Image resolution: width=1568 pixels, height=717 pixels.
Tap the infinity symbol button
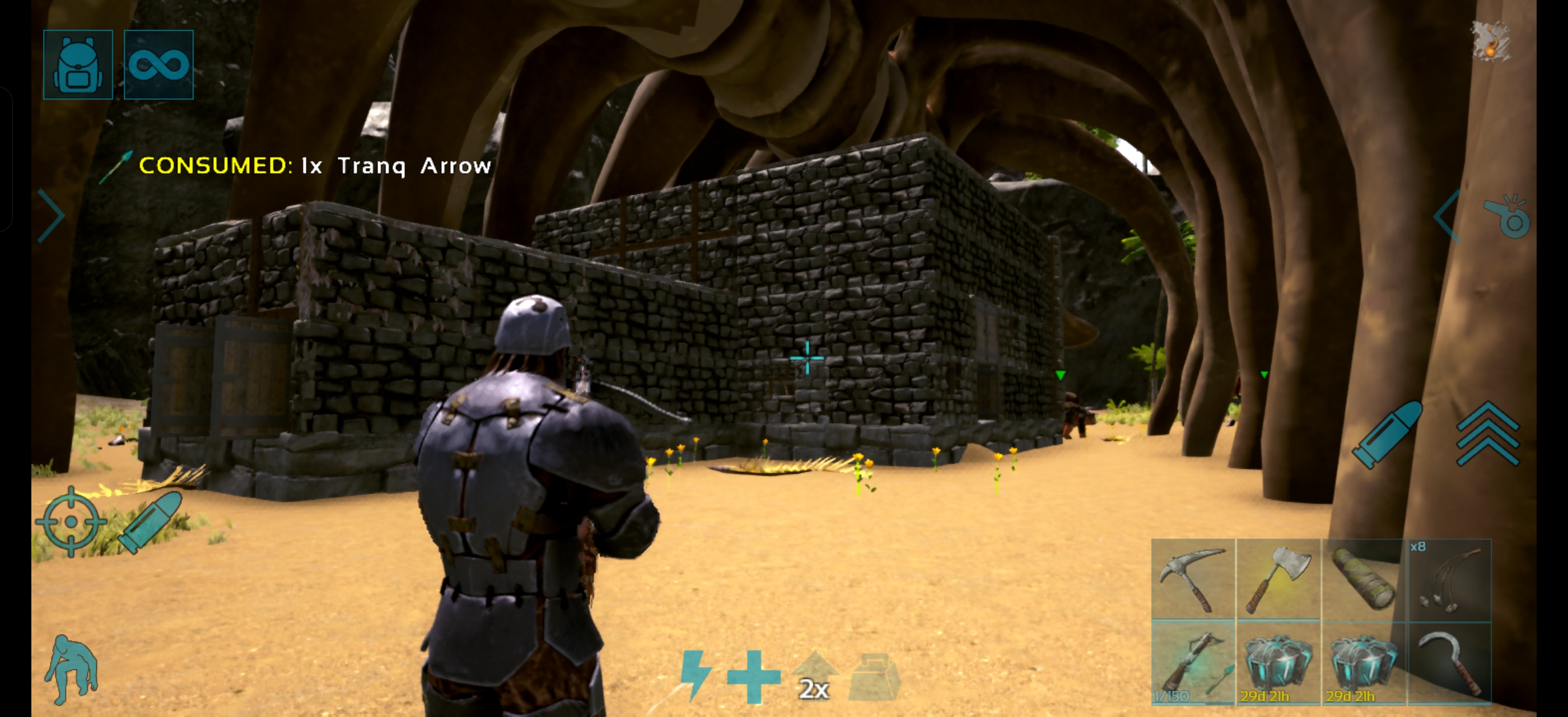point(158,64)
